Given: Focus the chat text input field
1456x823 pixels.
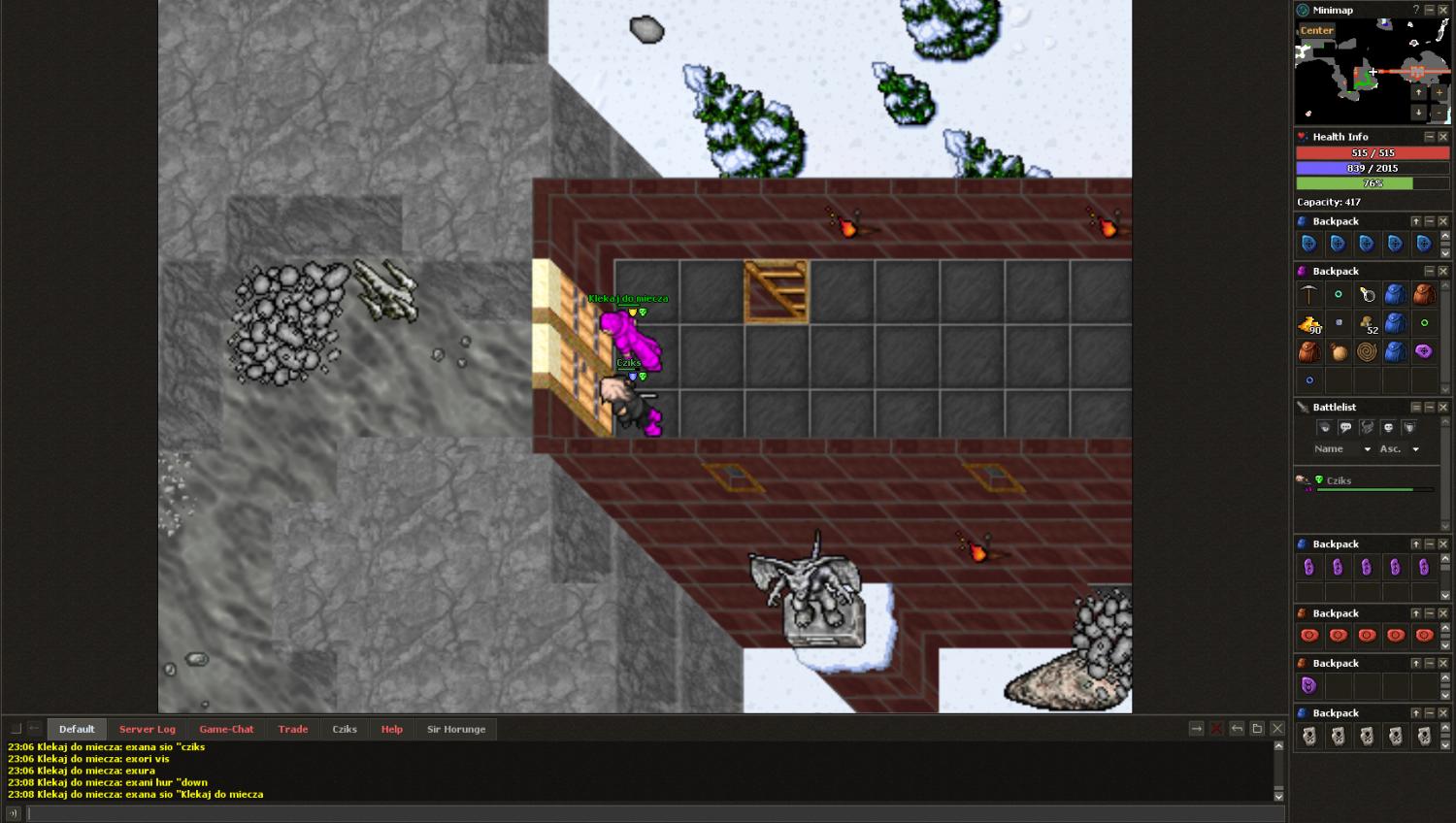Looking at the screenshot, I should coord(650,813).
